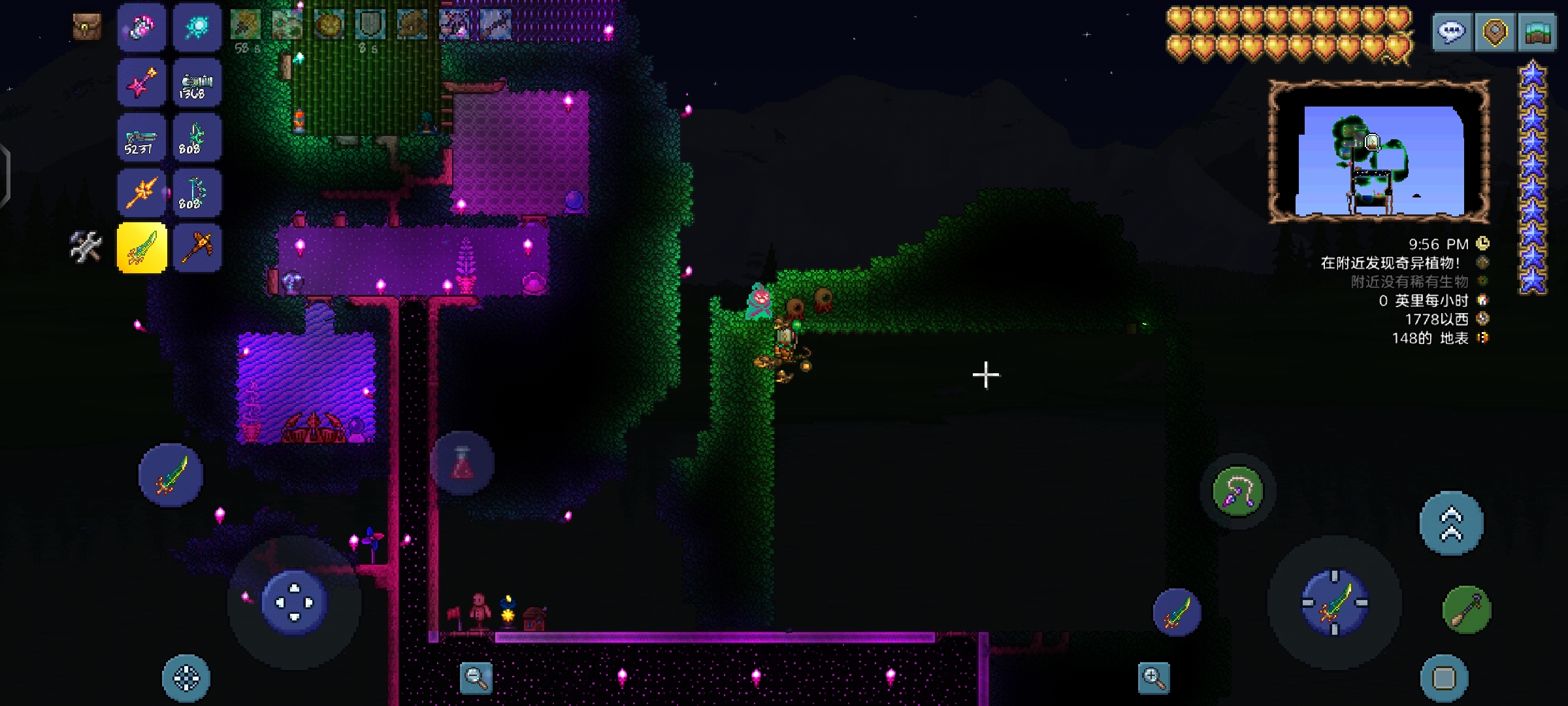Open the chat speech bubble
Screen dimensions: 1568x706
[x=1451, y=31]
